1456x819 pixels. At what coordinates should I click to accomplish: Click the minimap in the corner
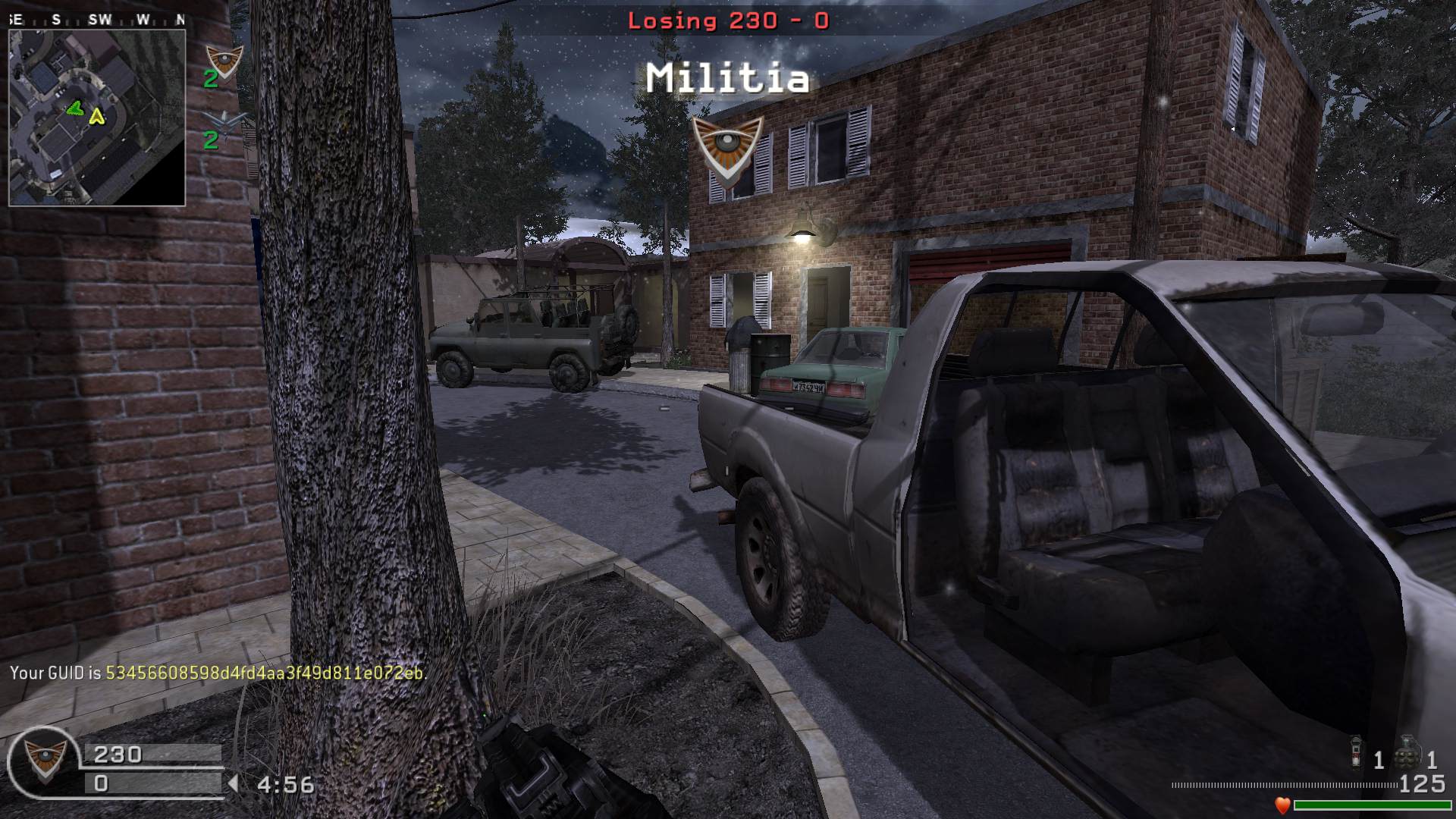click(x=97, y=118)
